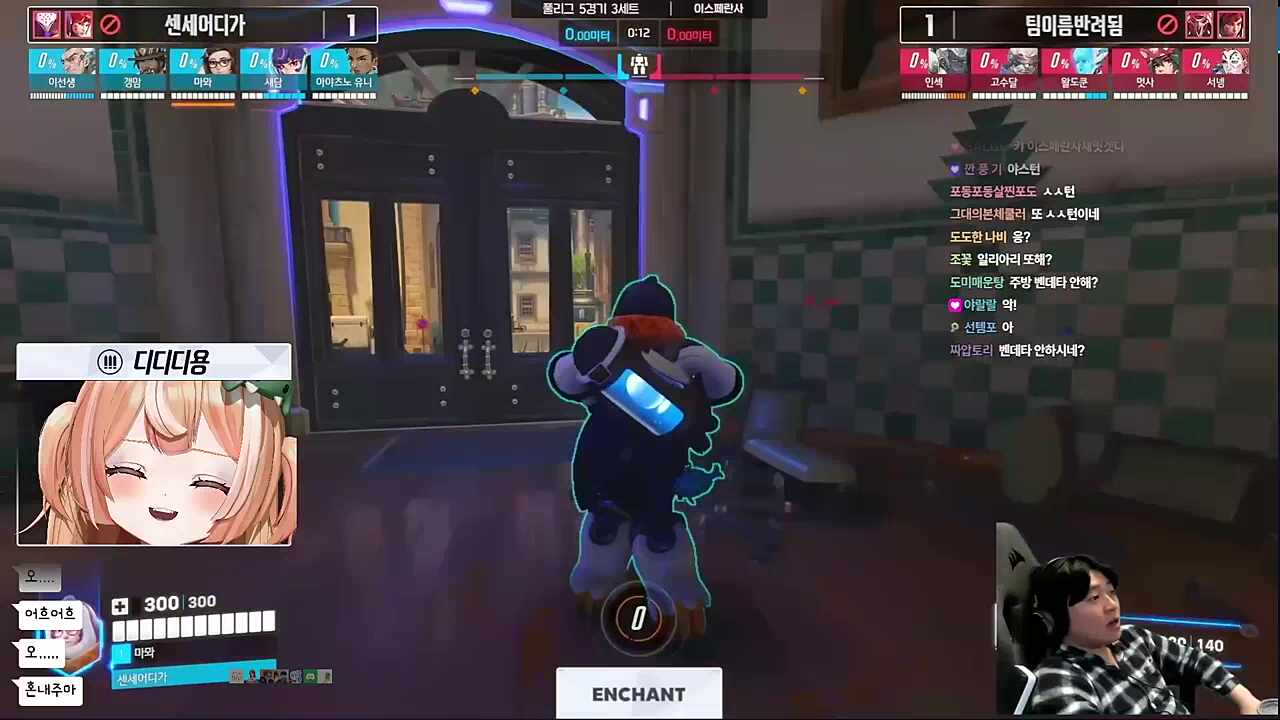Select the banned D.Va portrait next to 센세어디가

(x=79, y=25)
